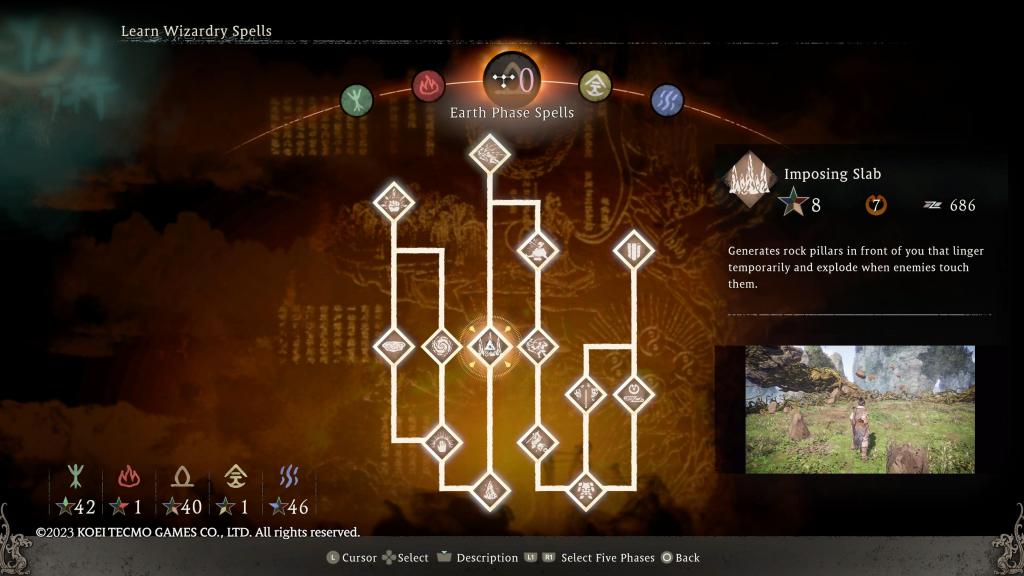The height and width of the screenshot is (576, 1024).
Task: Switch to the blue Water Phase tab
Action: click(x=666, y=99)
